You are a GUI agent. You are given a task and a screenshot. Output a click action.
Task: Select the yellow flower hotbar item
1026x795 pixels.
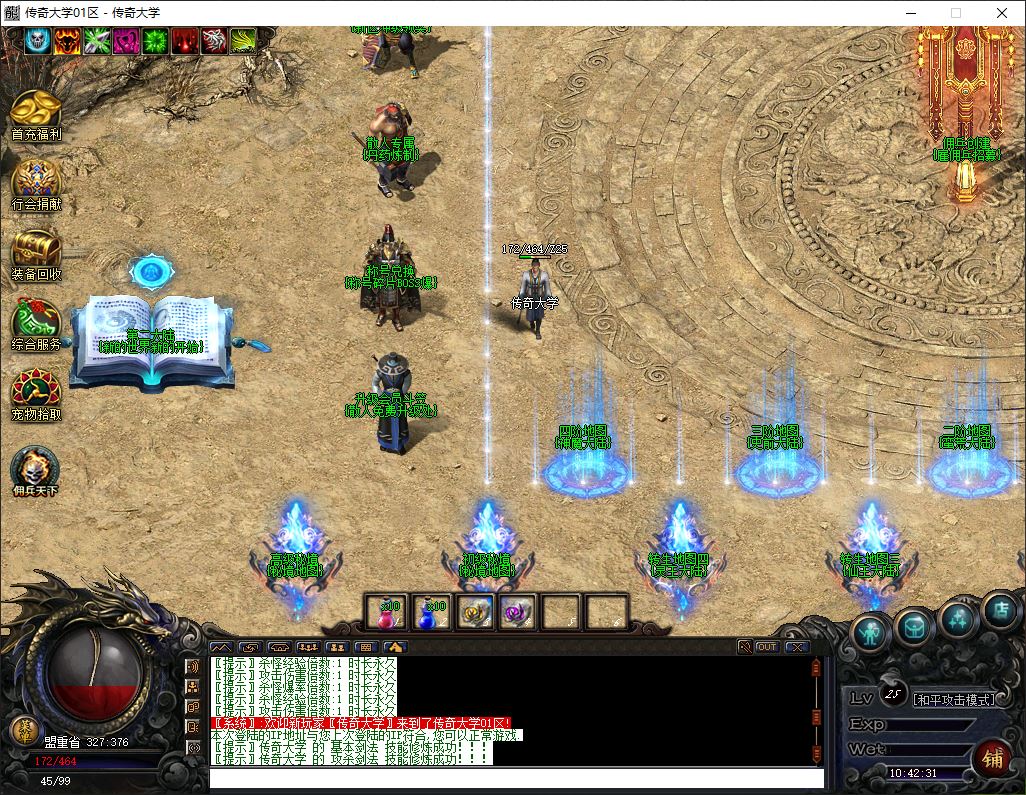point(474,612)
